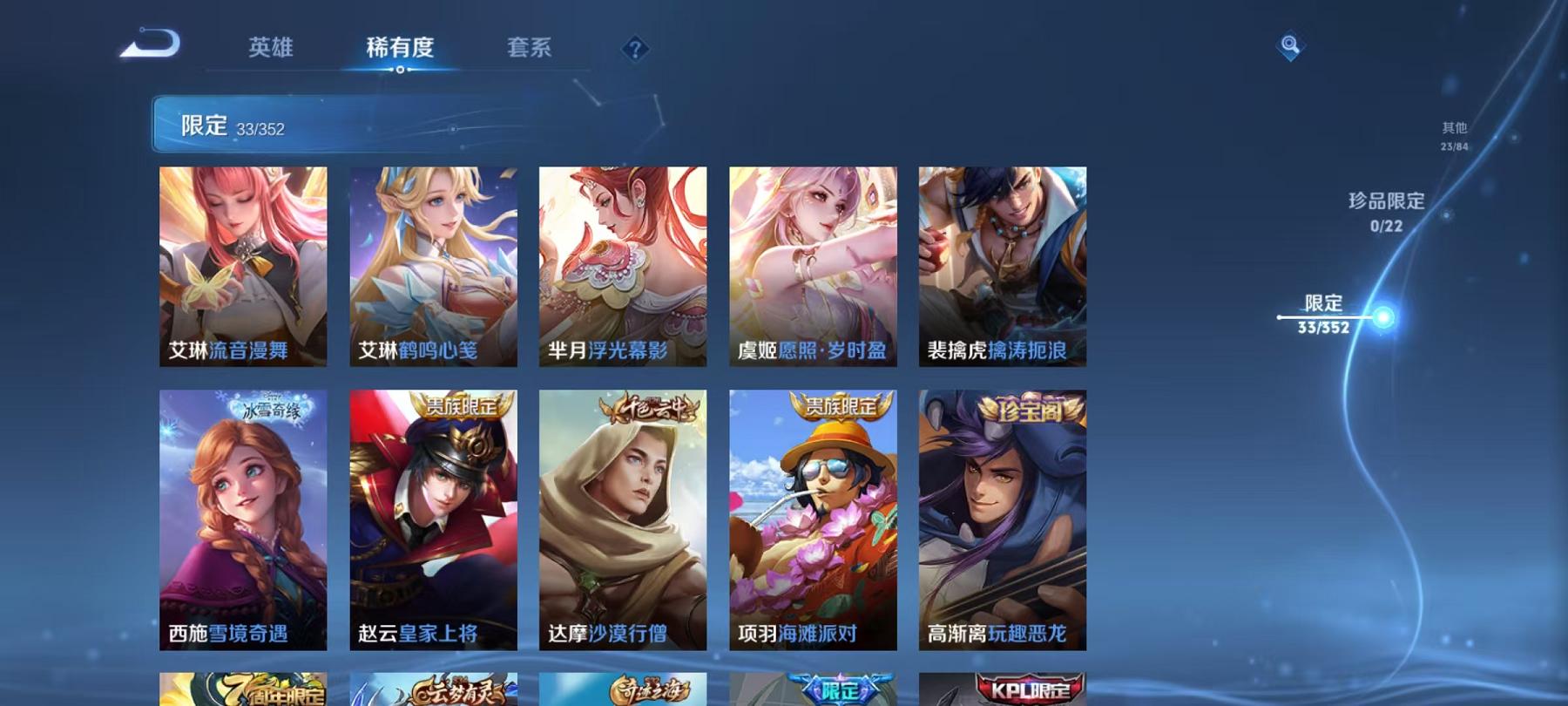The width and height of the screenshot is (1568, 706).
Task: Select the 珍品限定 category on the right
Action: pyautogui.click(x=1385, y=209)
